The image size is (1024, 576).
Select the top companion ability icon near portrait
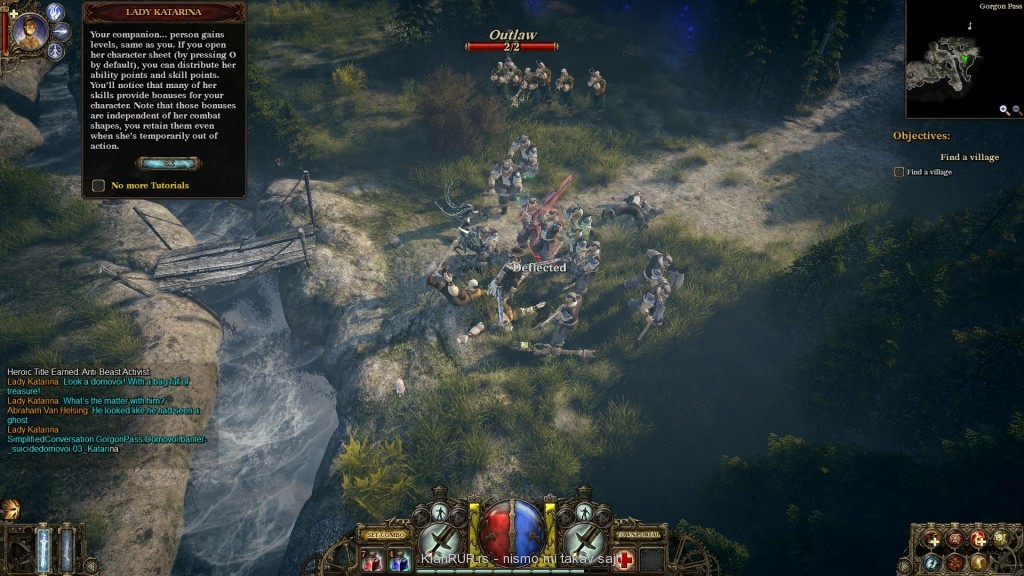point(56,12)
